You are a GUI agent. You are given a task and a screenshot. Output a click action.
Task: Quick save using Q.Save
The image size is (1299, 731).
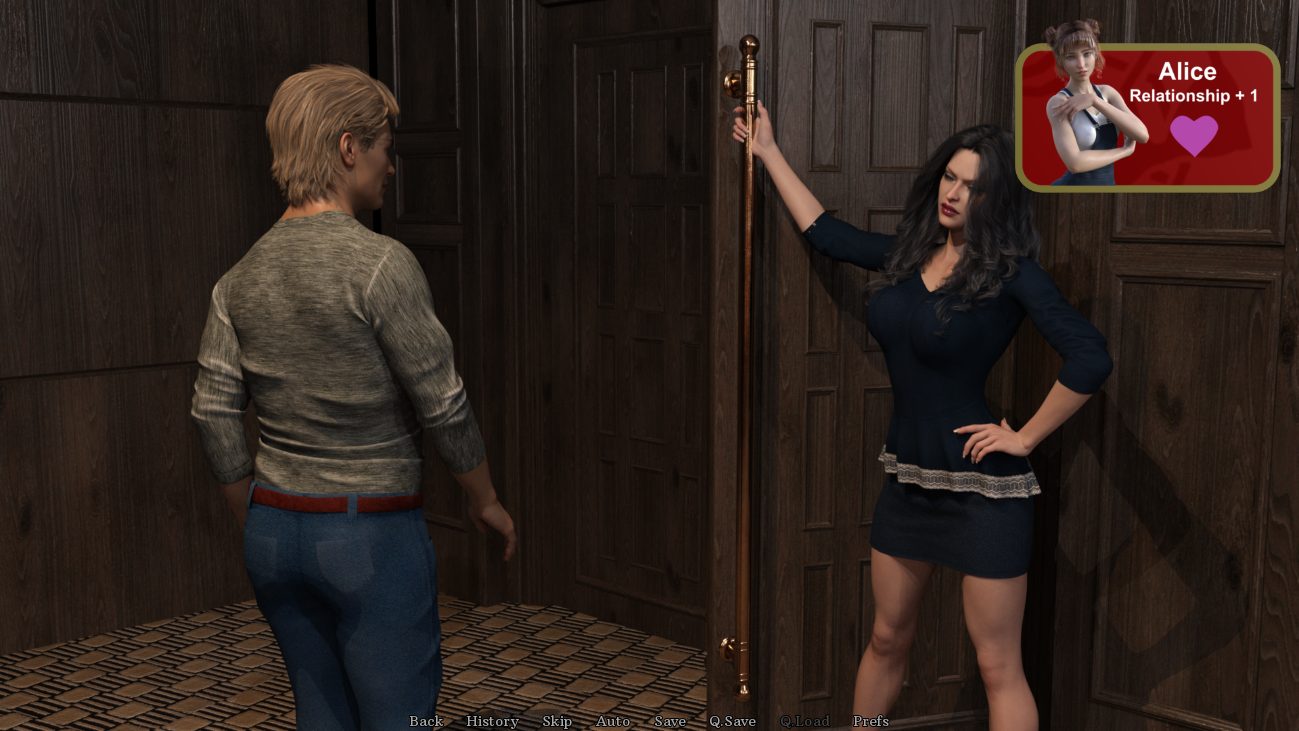tap(733, 721)
